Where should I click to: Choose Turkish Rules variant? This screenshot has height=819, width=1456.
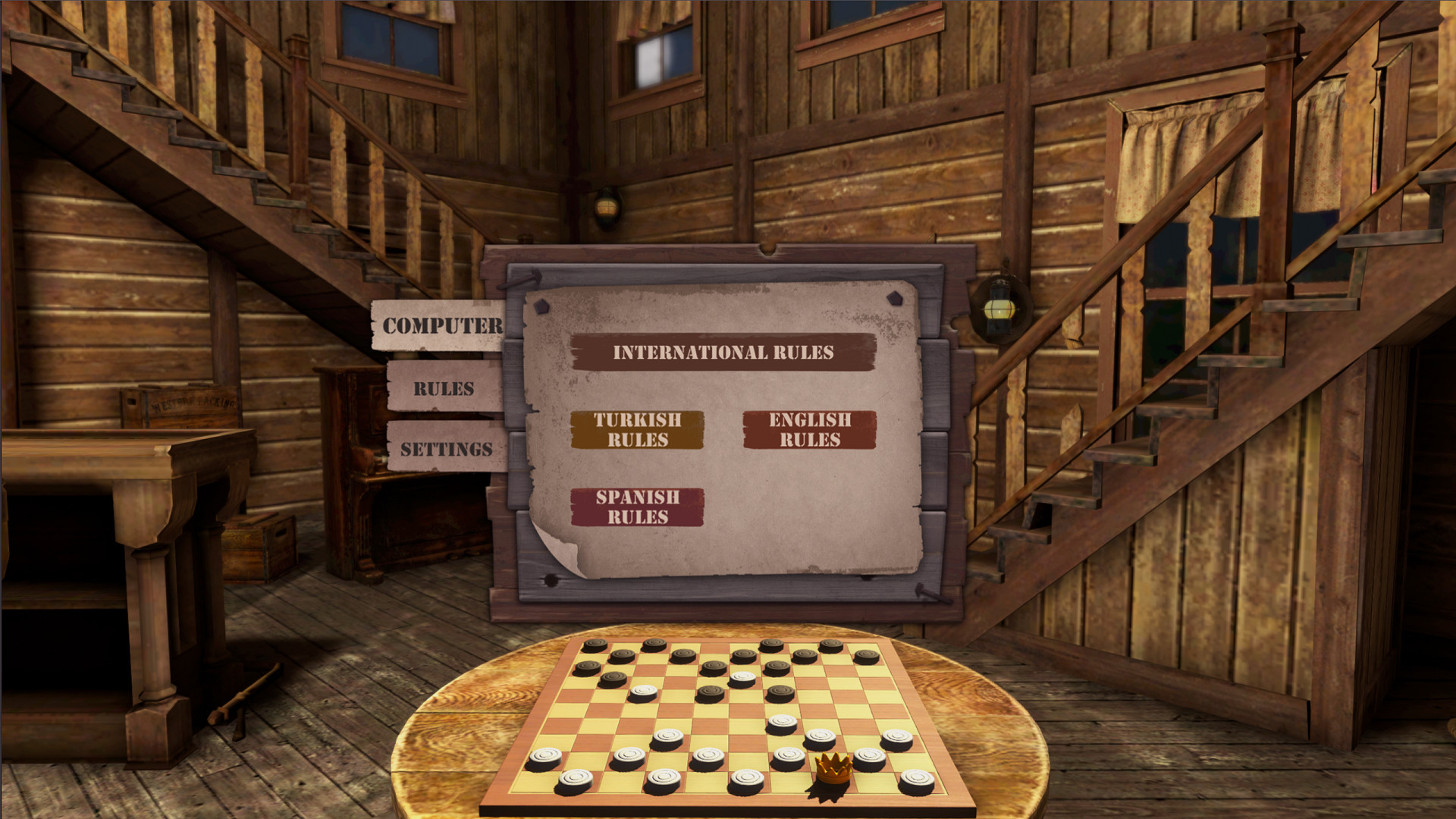pos(638,429)
